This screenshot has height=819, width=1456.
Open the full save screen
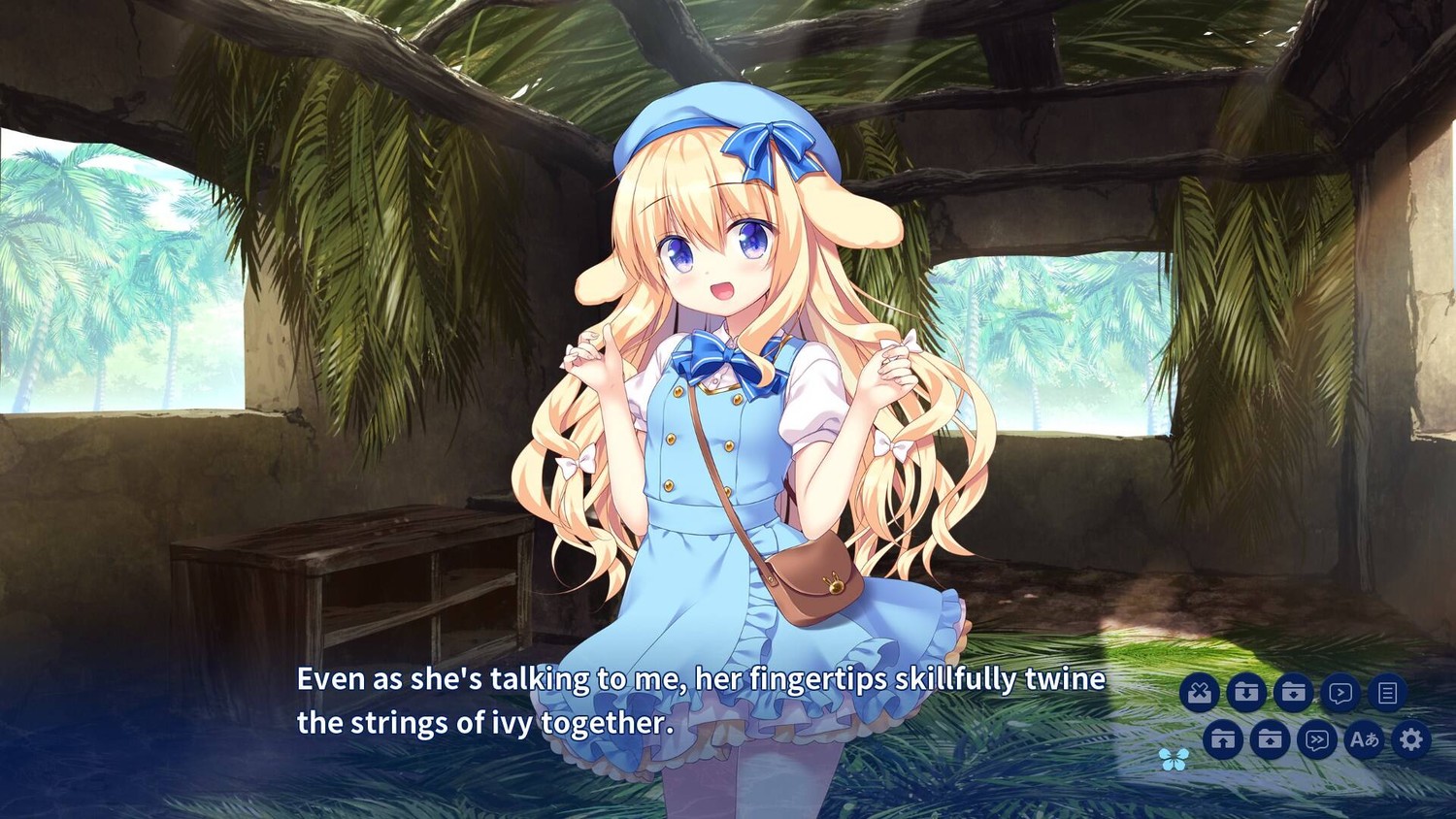tap(1246, 693)
